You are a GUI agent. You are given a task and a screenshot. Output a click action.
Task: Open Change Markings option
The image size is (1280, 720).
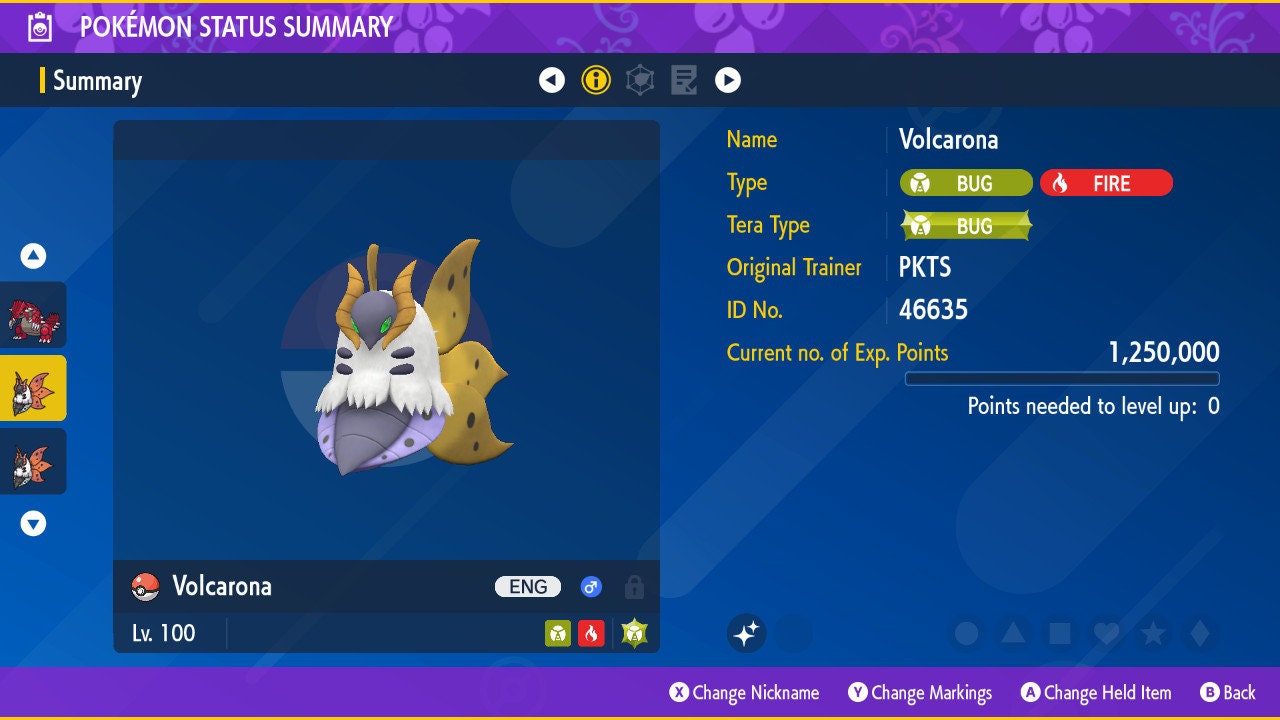pyautogui.click(x=920, y=692)
